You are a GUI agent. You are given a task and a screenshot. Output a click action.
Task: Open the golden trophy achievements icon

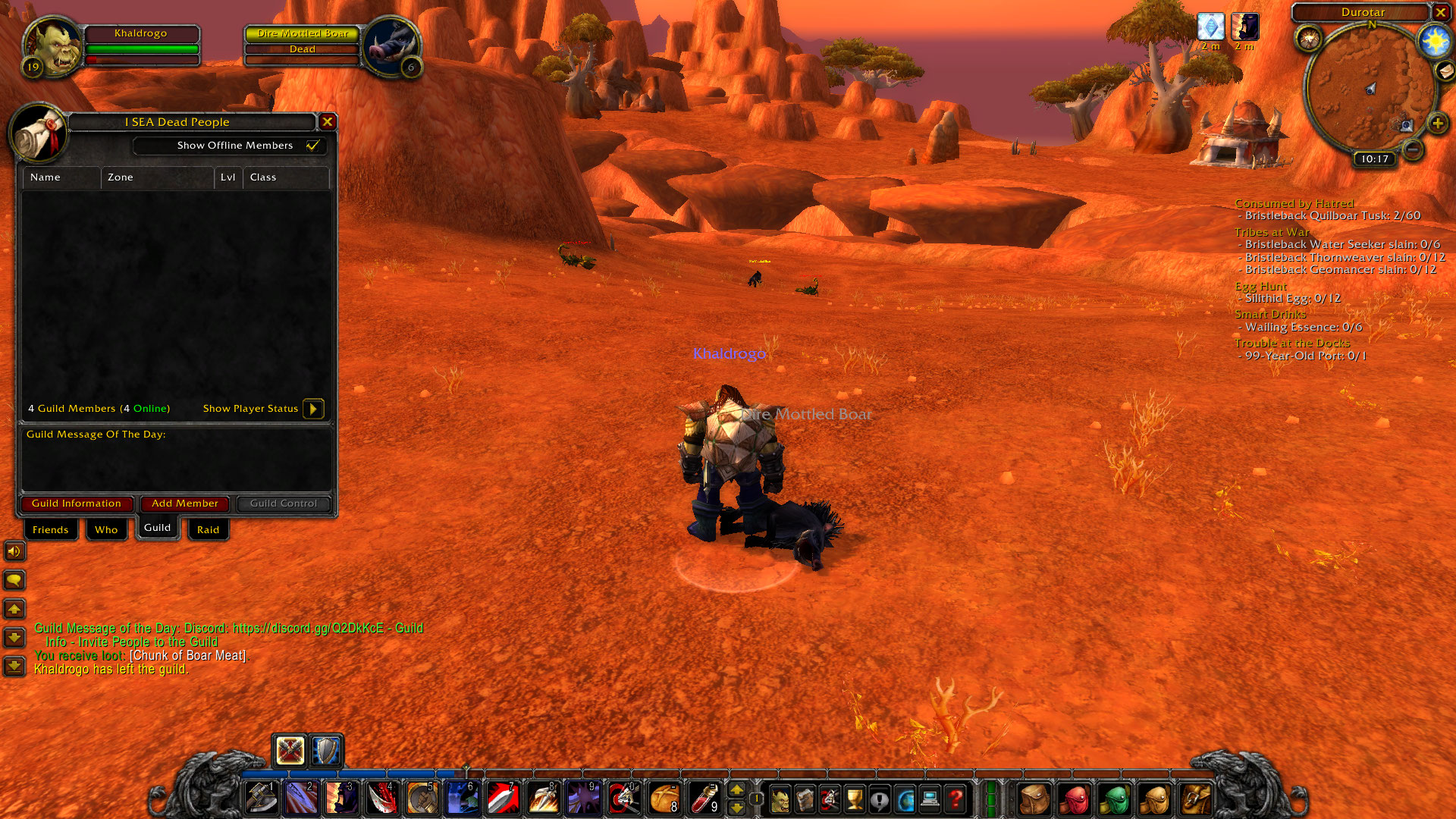(855, 799)
